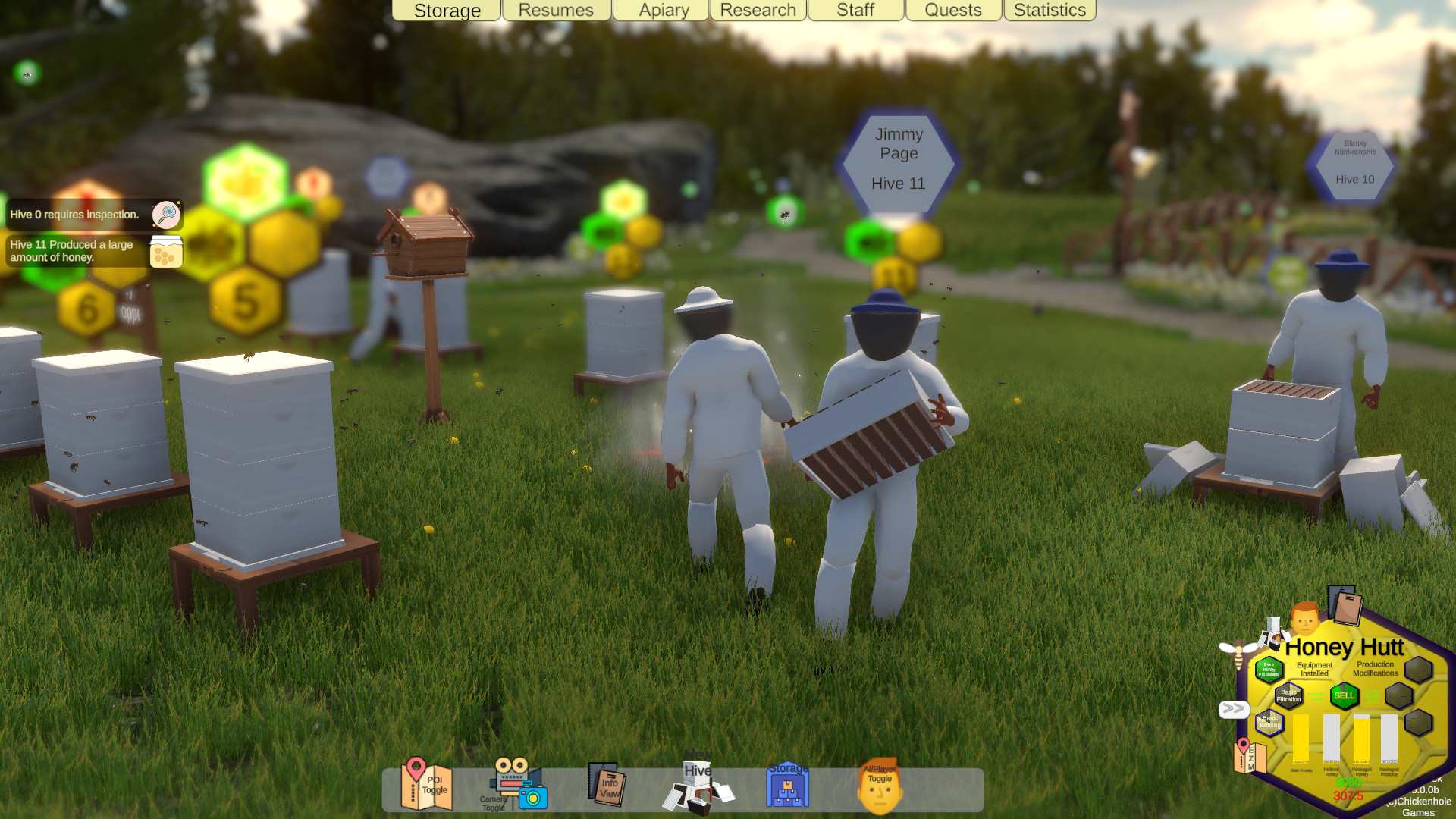Click the Hive 0 inspection magnifier notification

pos(166,214)
